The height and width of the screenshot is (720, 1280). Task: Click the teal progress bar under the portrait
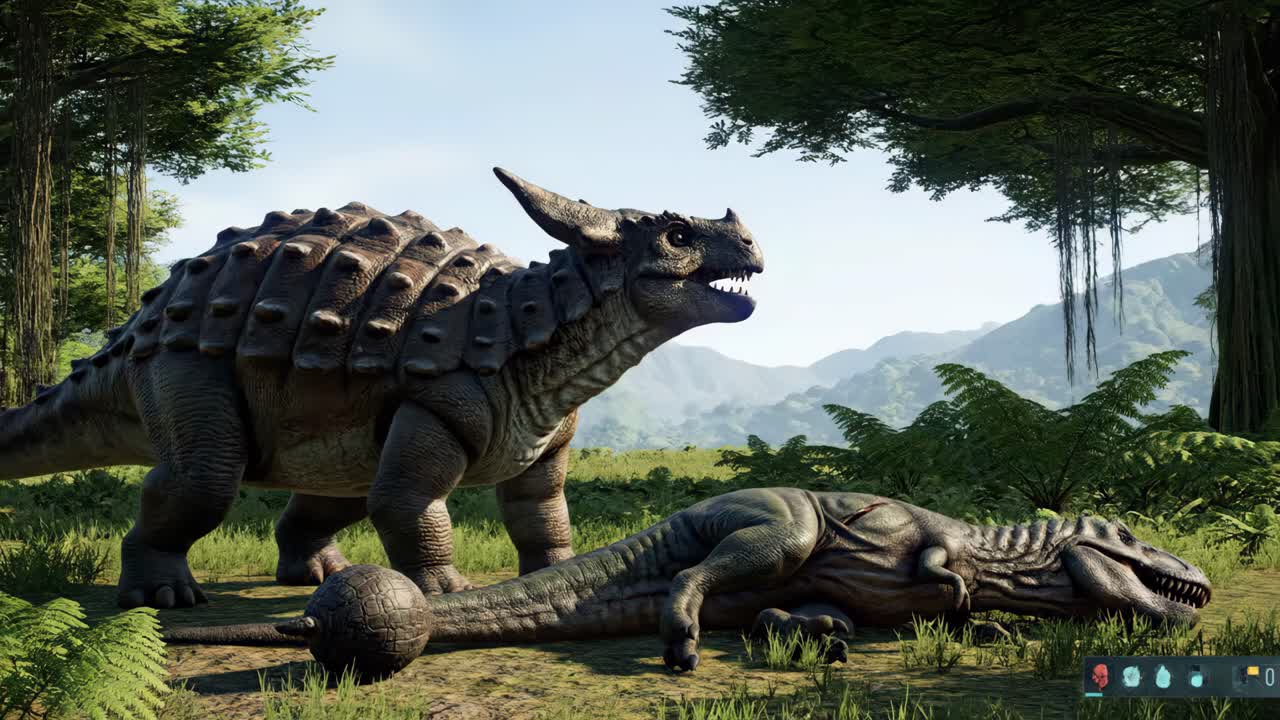coord(1094,695)
